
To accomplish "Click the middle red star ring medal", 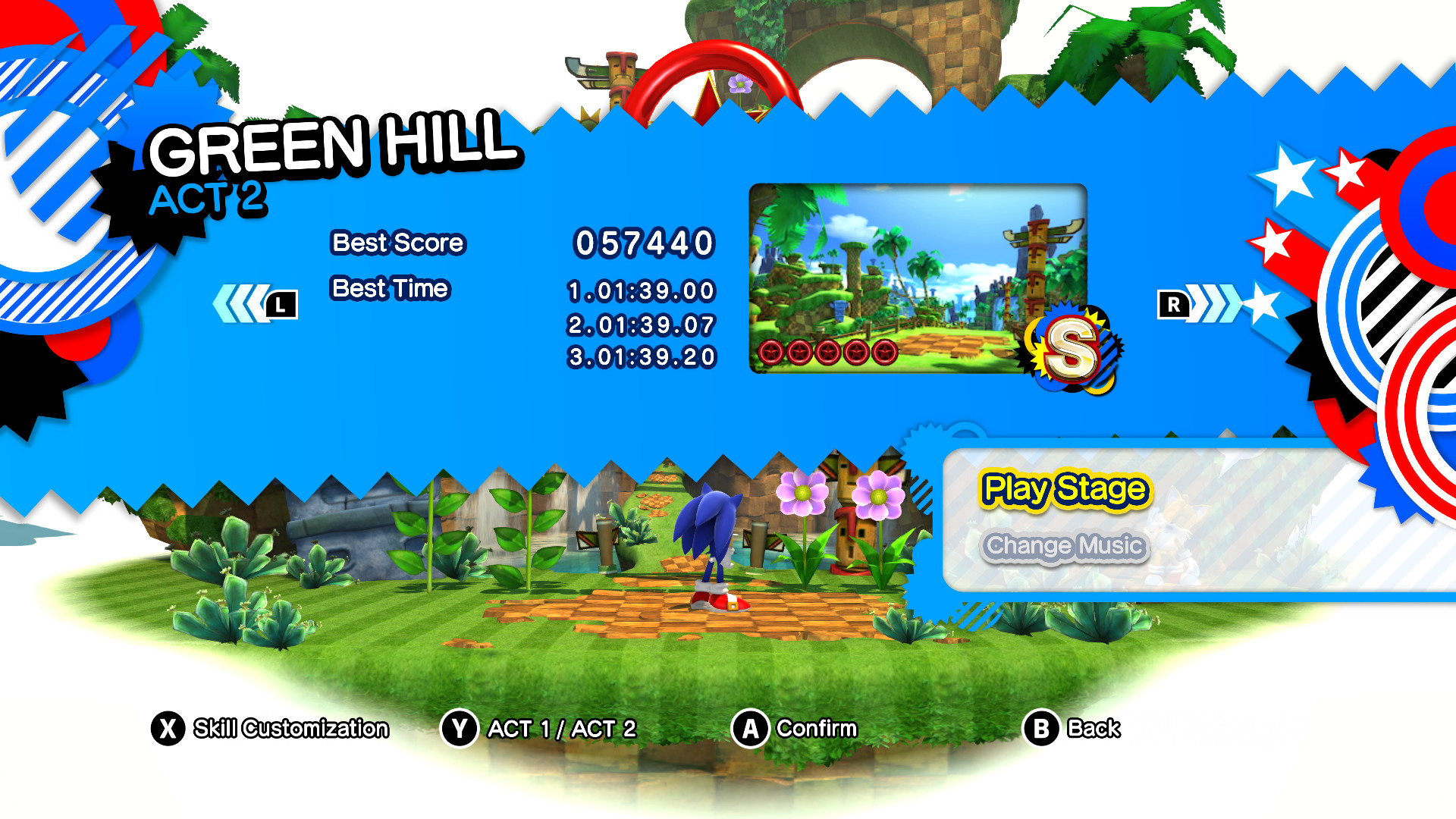I will tap(827, 350).
